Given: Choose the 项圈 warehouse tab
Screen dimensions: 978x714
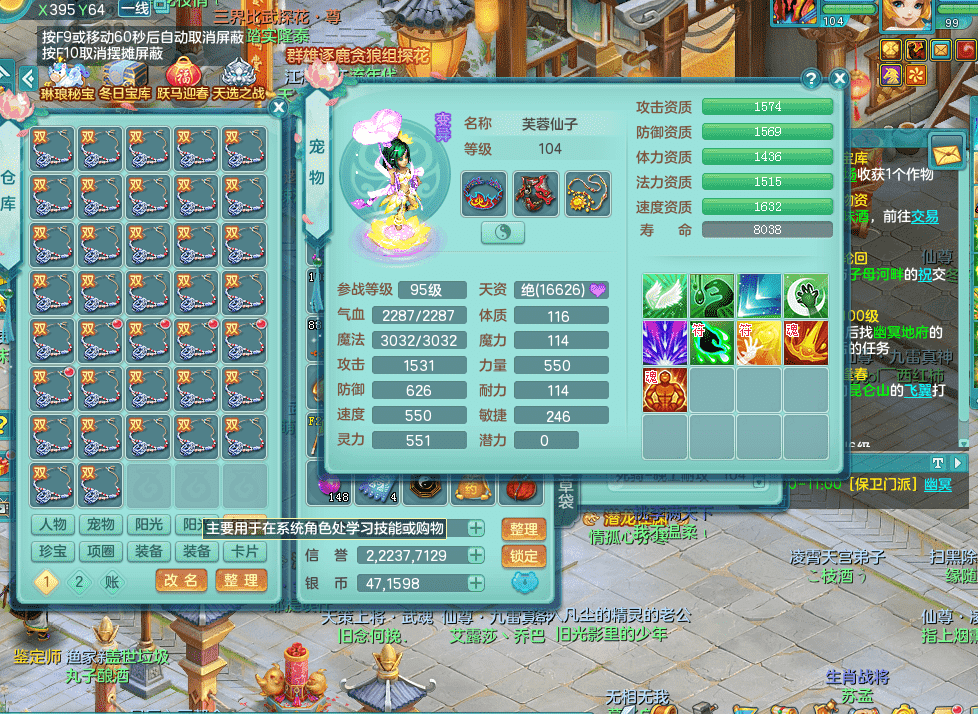Looking at the screenshot, I should coord(101,551).
